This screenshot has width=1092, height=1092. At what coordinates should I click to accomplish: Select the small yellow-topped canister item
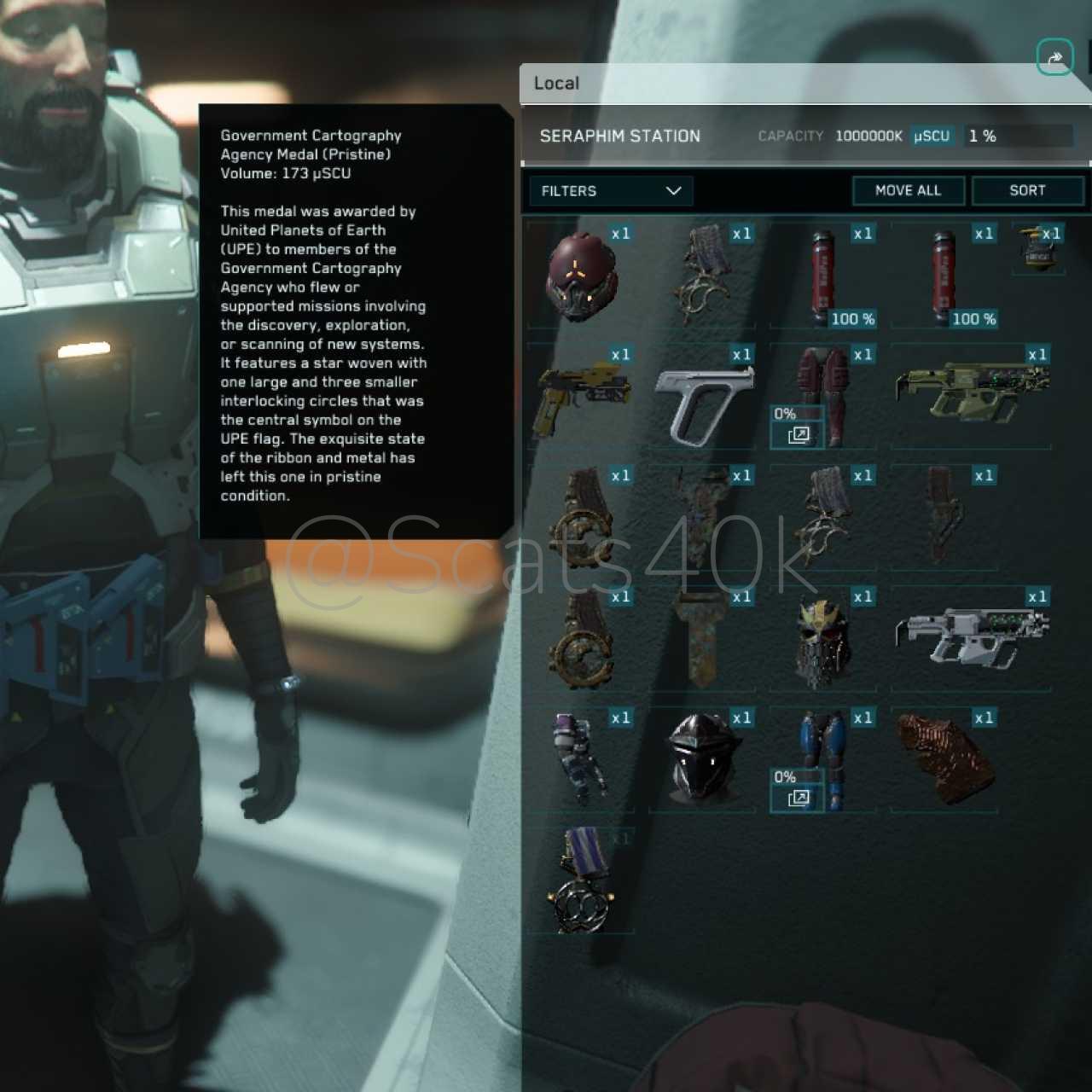(1037, 249)
